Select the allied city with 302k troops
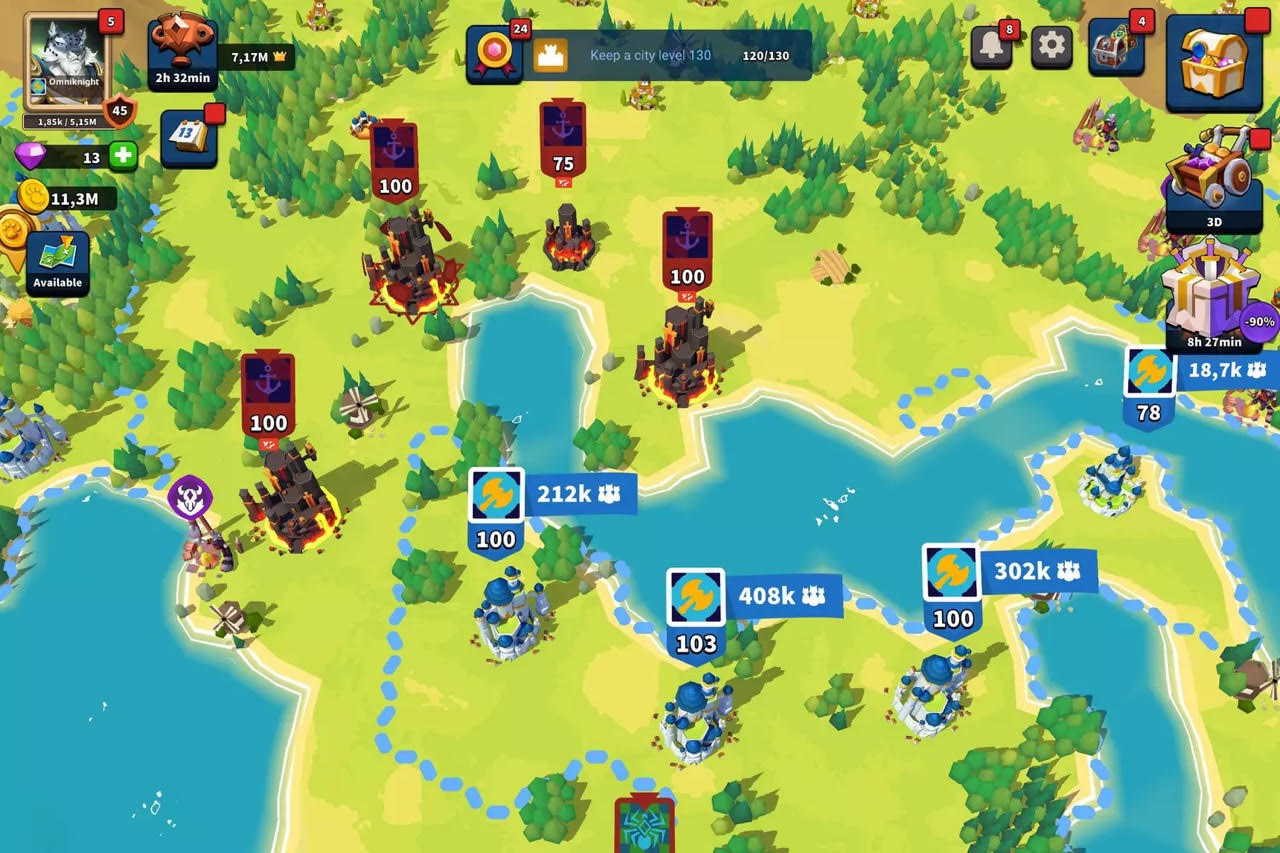The image size is (1280, 853). pos(951,587)
